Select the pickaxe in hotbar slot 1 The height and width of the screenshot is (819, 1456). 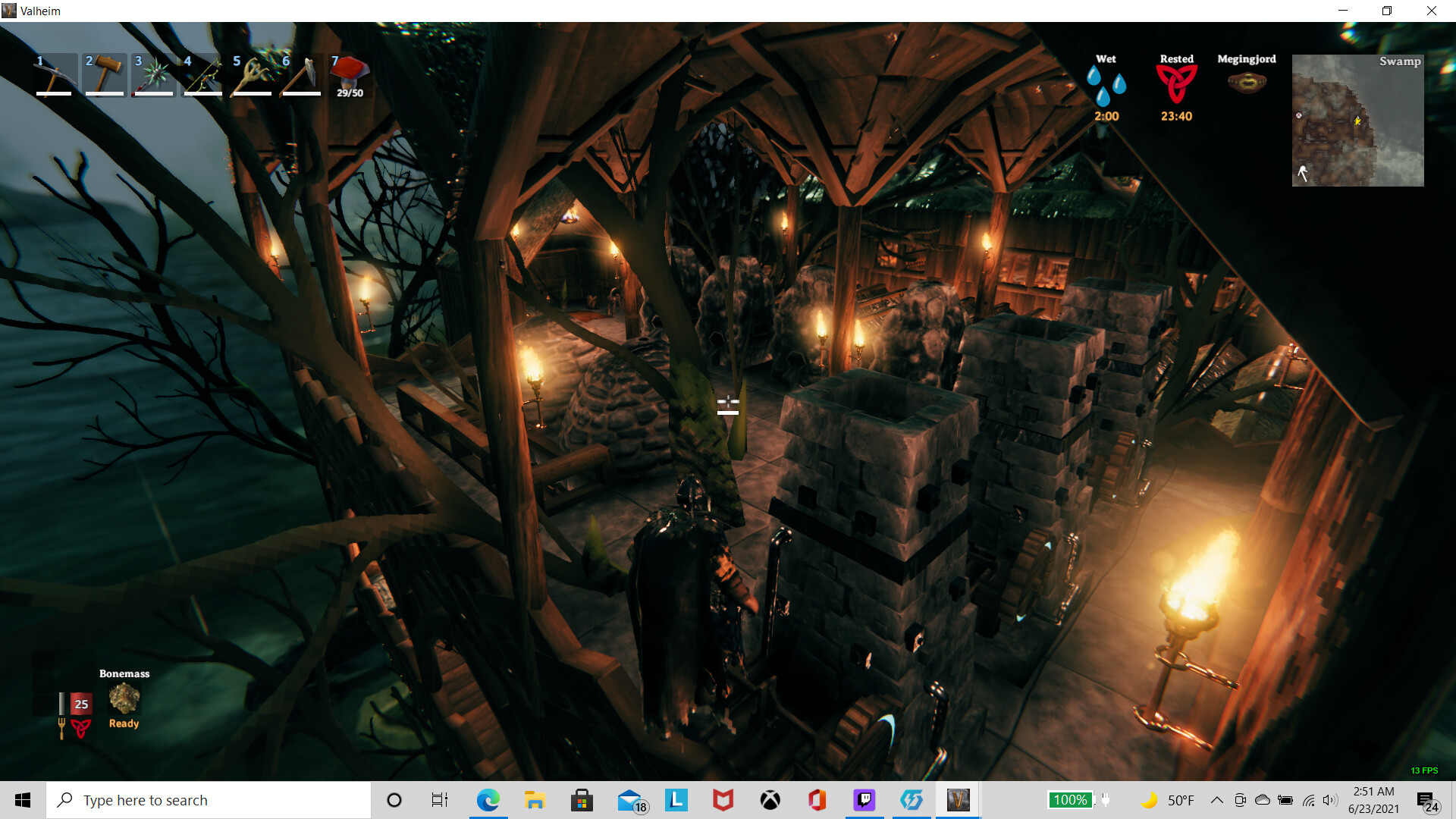(54, 74)
